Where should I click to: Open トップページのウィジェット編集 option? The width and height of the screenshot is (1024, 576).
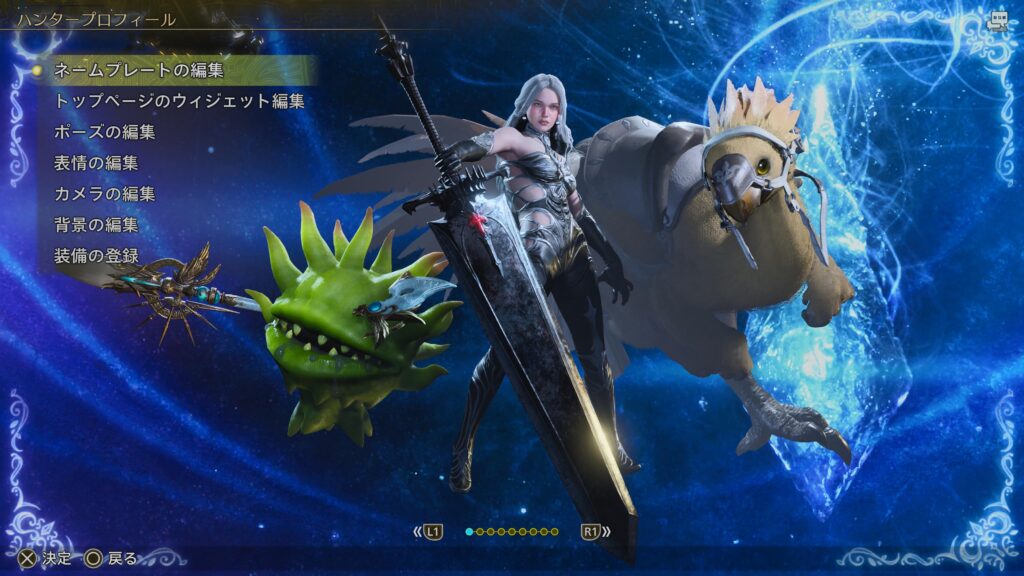179,101
